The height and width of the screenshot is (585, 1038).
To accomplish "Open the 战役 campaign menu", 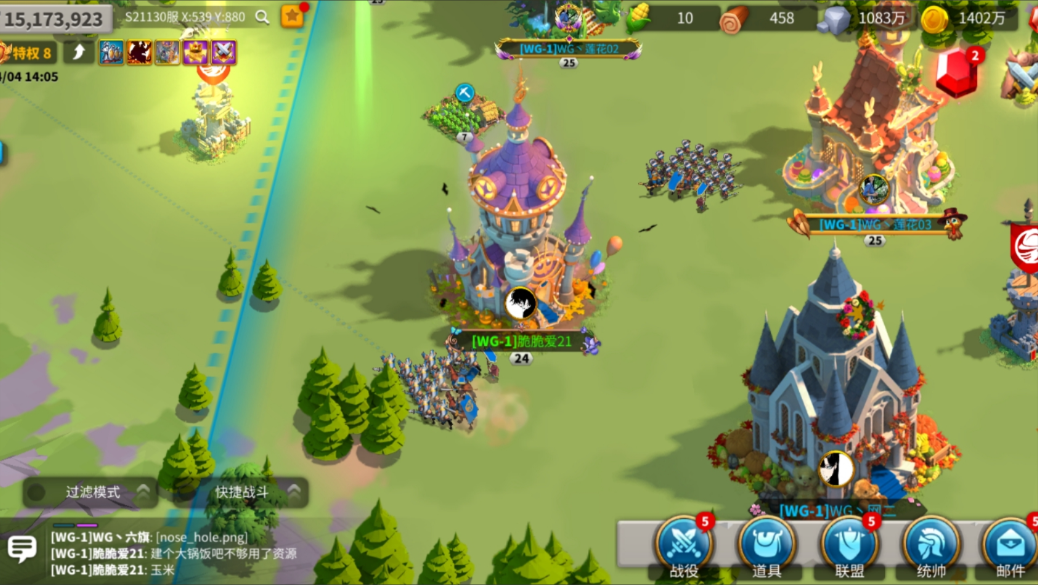I will [x=684, y=546].
